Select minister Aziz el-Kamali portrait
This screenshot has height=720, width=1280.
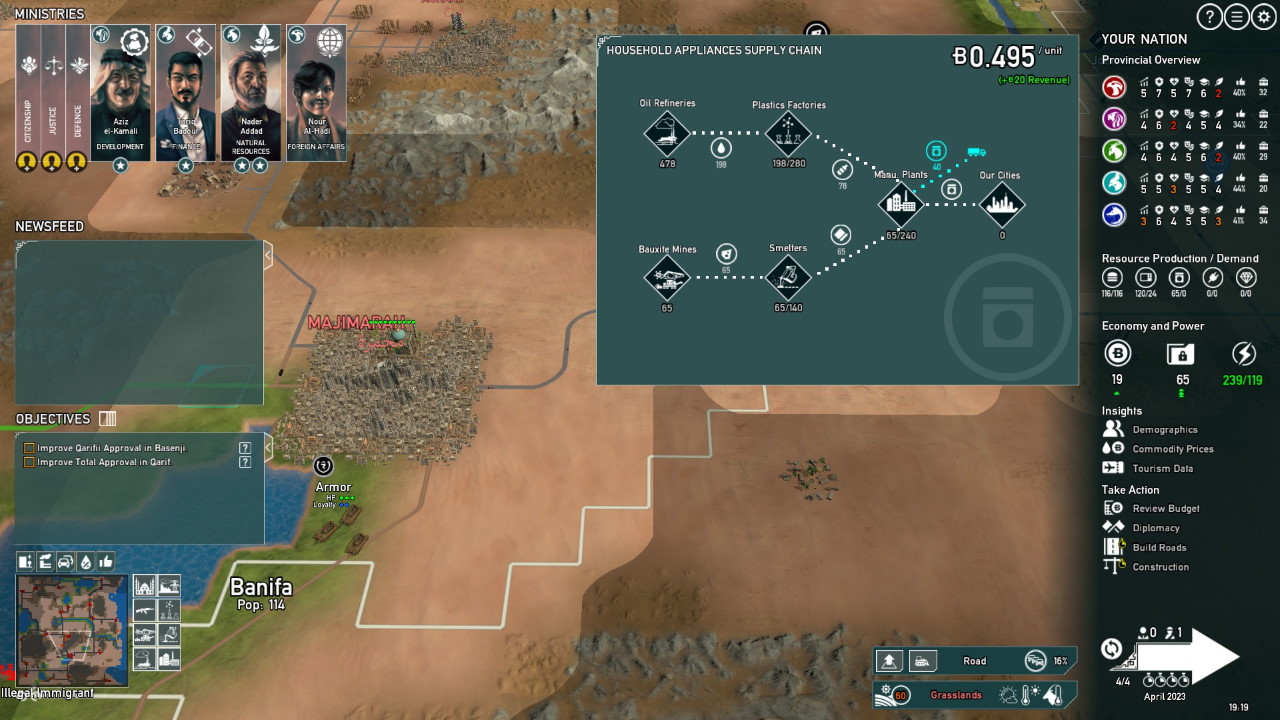(x=120, y=93)
